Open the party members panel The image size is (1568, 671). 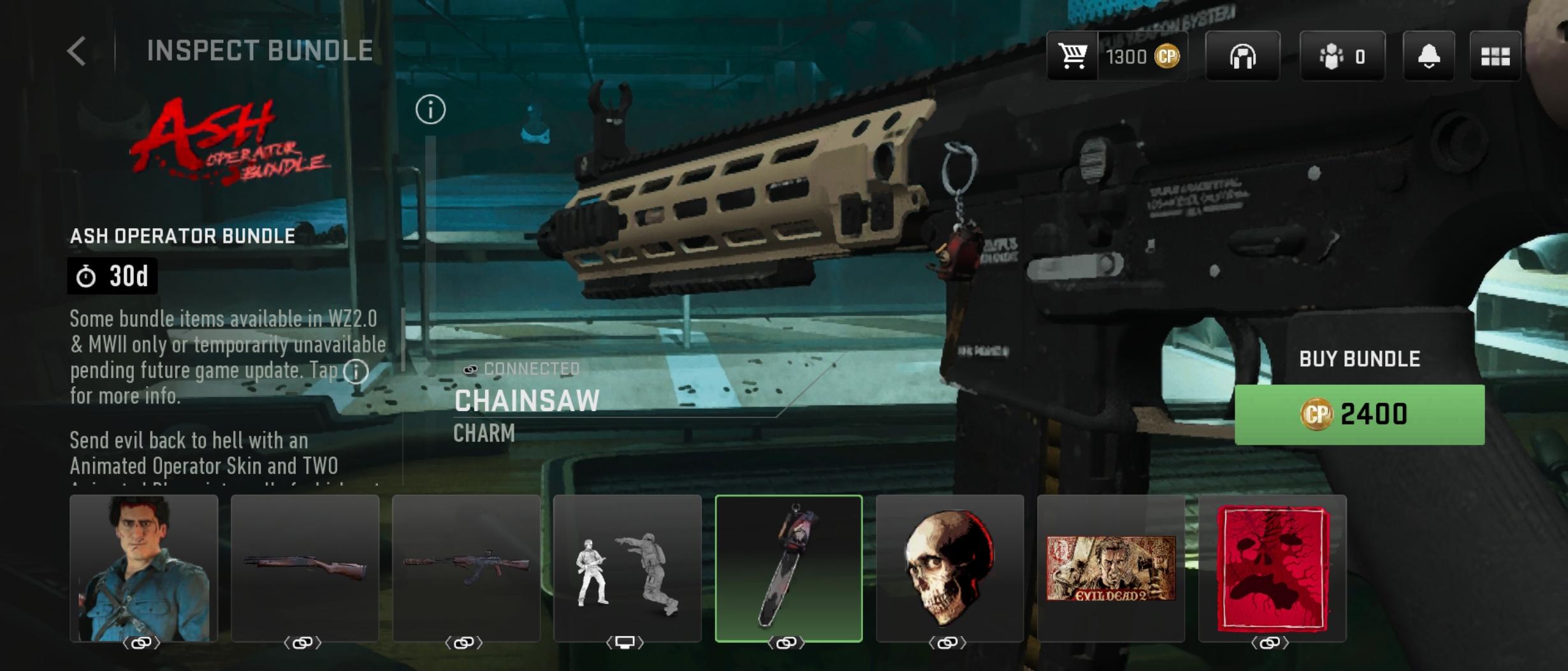1342,57
